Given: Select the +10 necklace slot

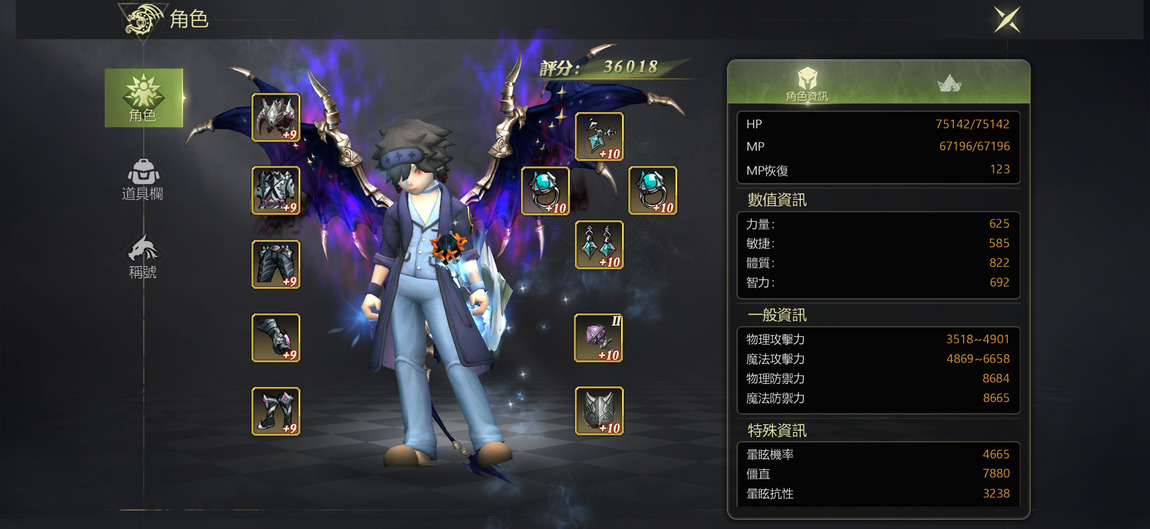Looking at the screenshot, I should pyautogui.click(x=599, y=137).
